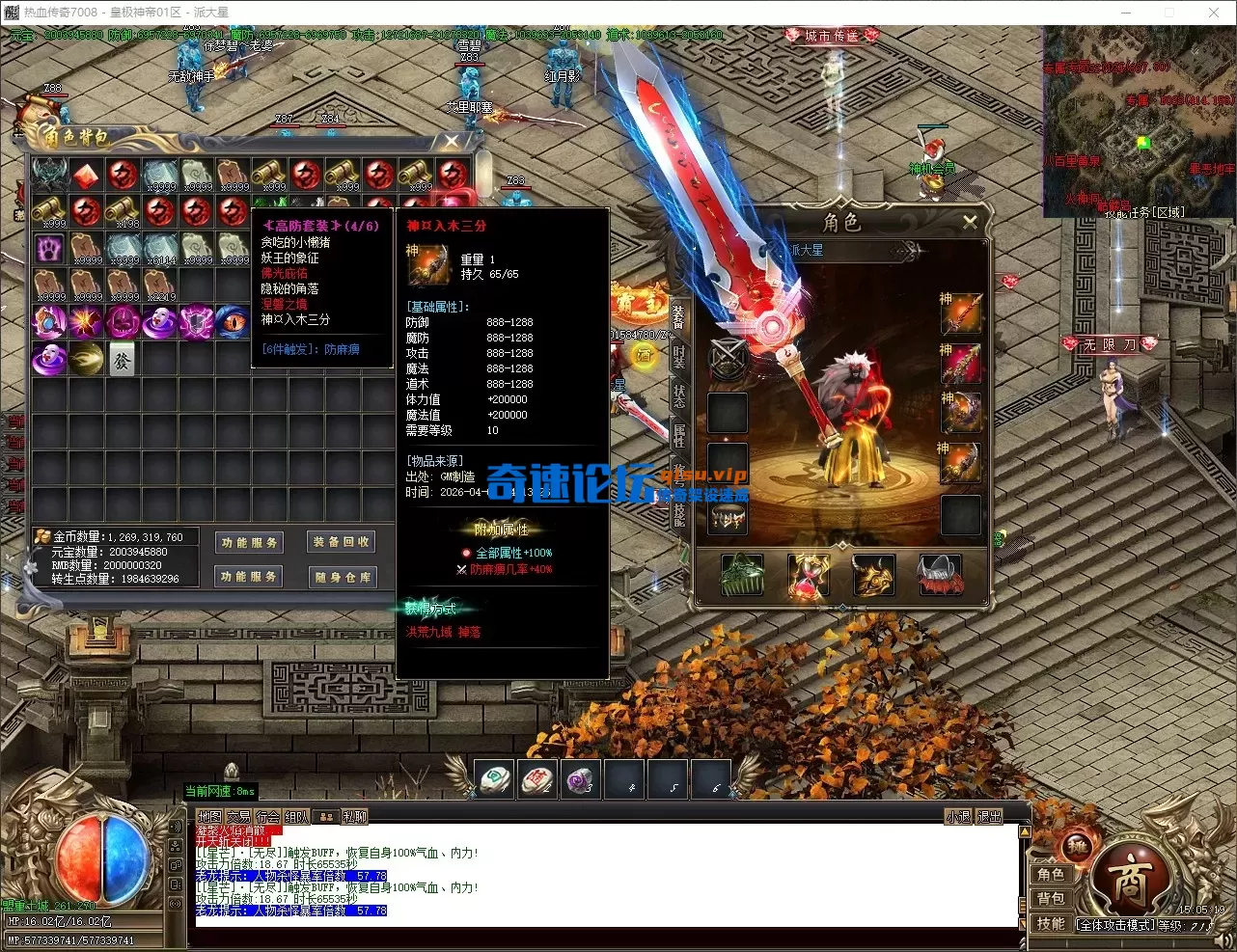The width and height of the screenshot is (1237, 952).
Task: Switch to the 状态 status tab
Action: coord(678,395)
